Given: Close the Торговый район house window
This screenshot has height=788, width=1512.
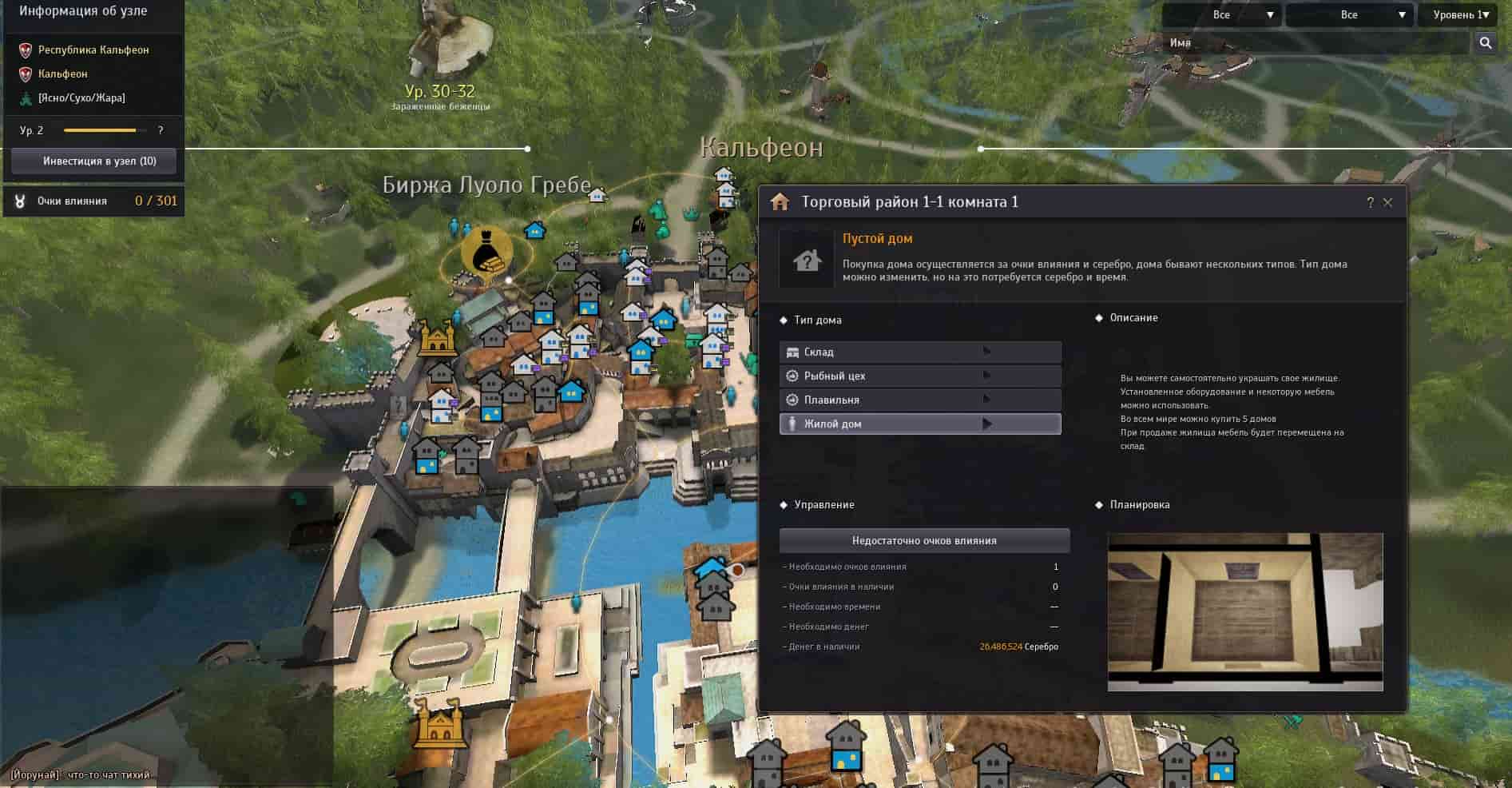Looking at the screenshot, I should 1387,203.
